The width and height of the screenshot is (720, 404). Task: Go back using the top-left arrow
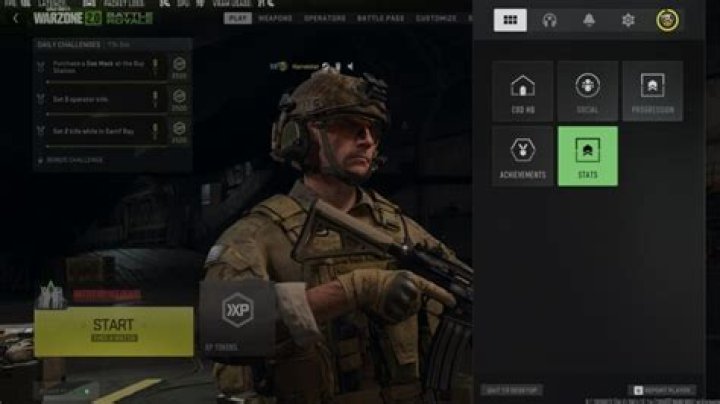(x=15, y=18)
